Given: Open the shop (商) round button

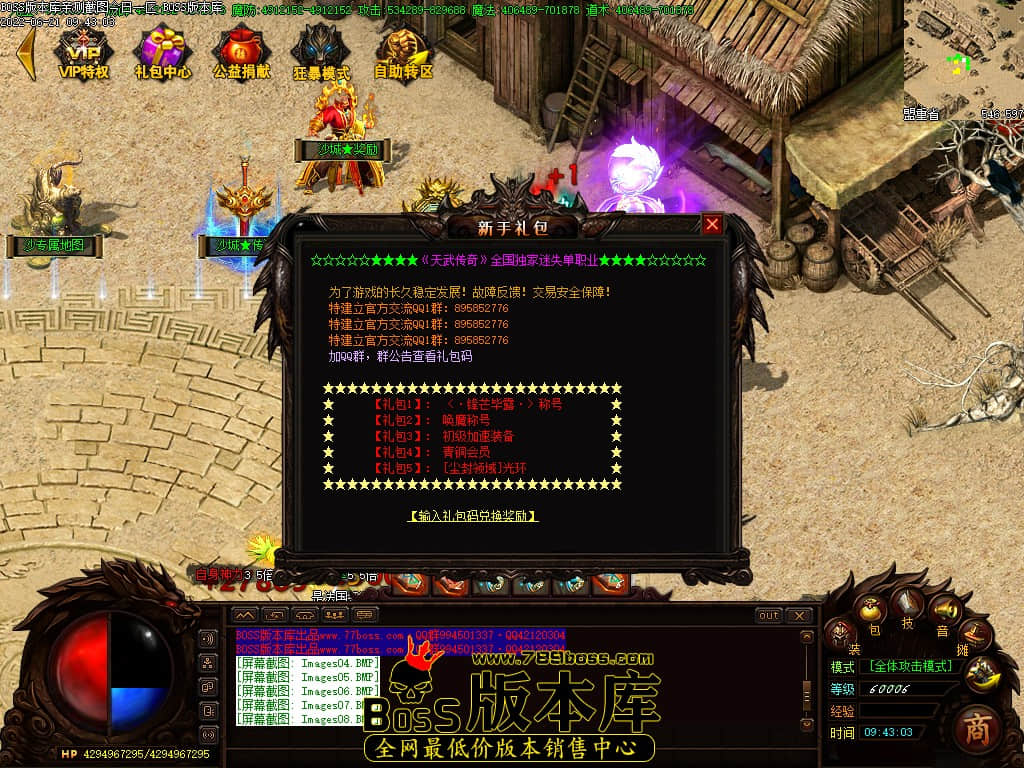Looking at the screenshot, I should click(977, 729).
